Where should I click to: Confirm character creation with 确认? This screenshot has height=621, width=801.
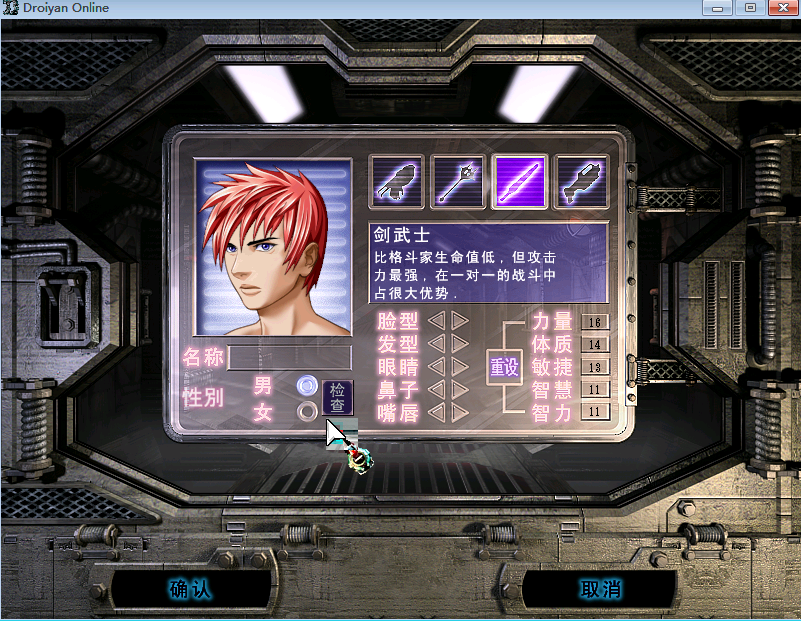[x=190, y=589]
